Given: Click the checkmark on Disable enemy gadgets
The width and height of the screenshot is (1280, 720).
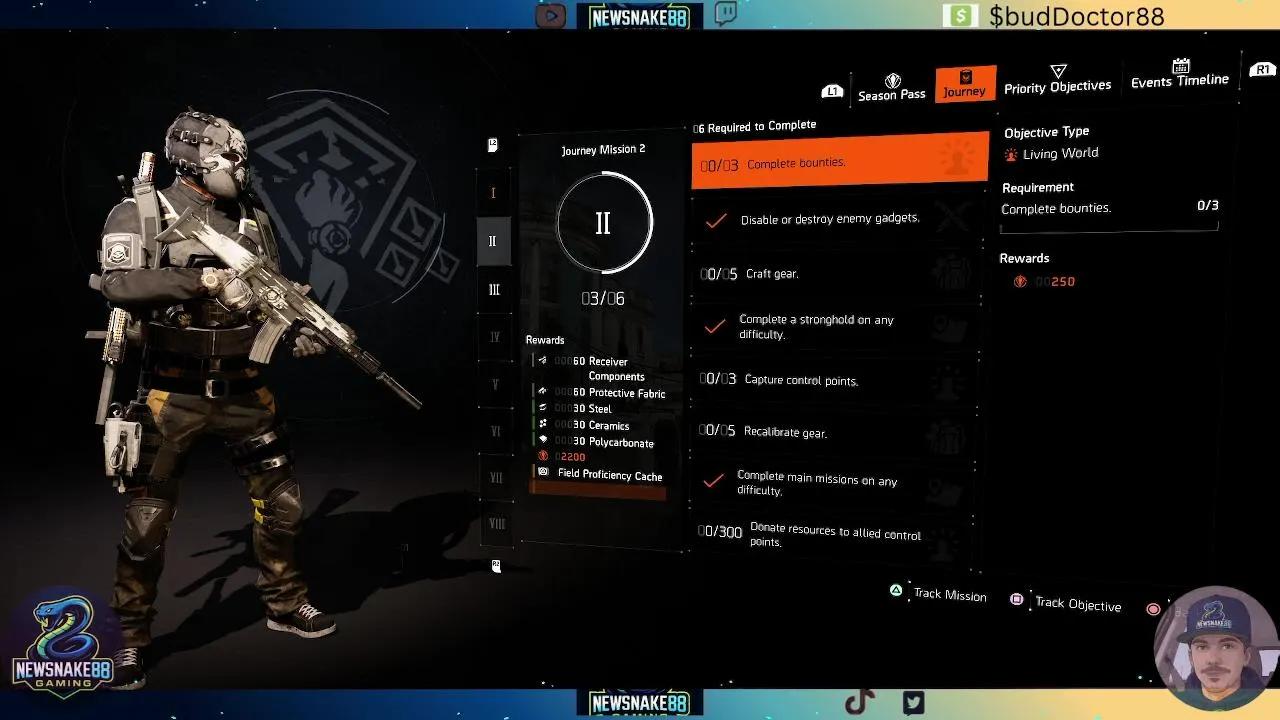Looking at the screenshot, I should [x=716, y=222].
